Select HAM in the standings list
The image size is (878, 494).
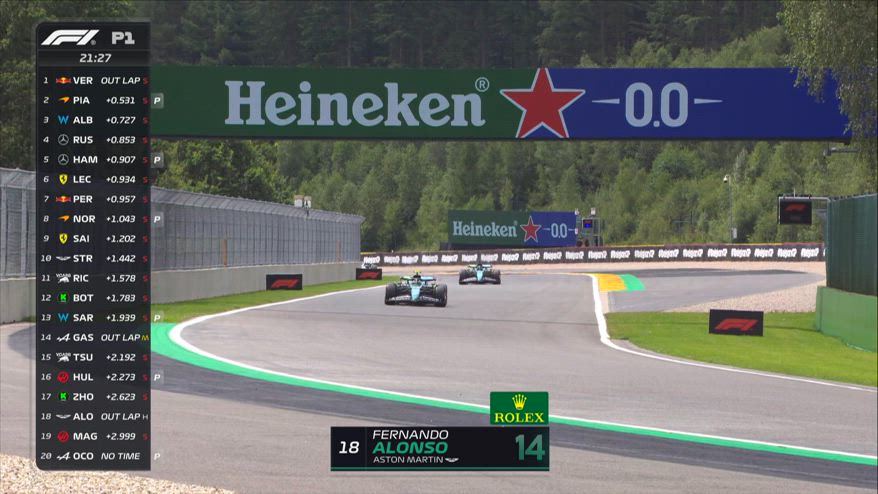94,159
